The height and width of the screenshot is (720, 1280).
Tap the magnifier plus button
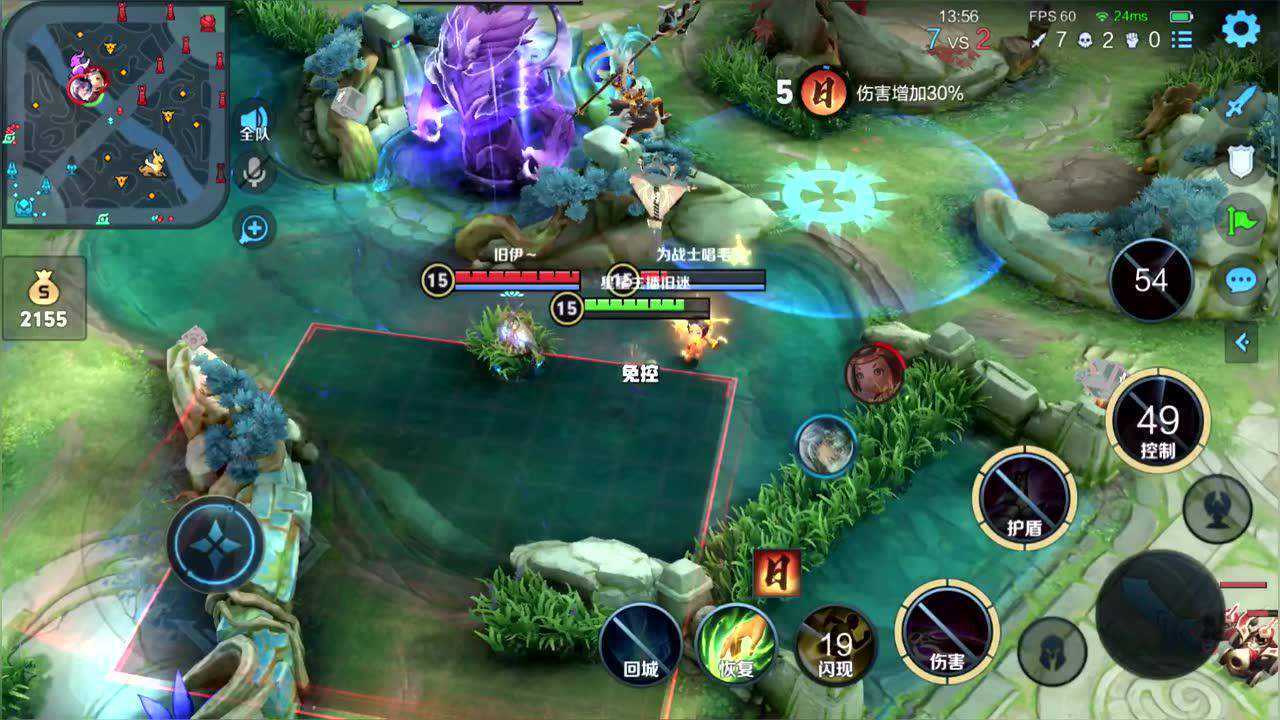254,229
